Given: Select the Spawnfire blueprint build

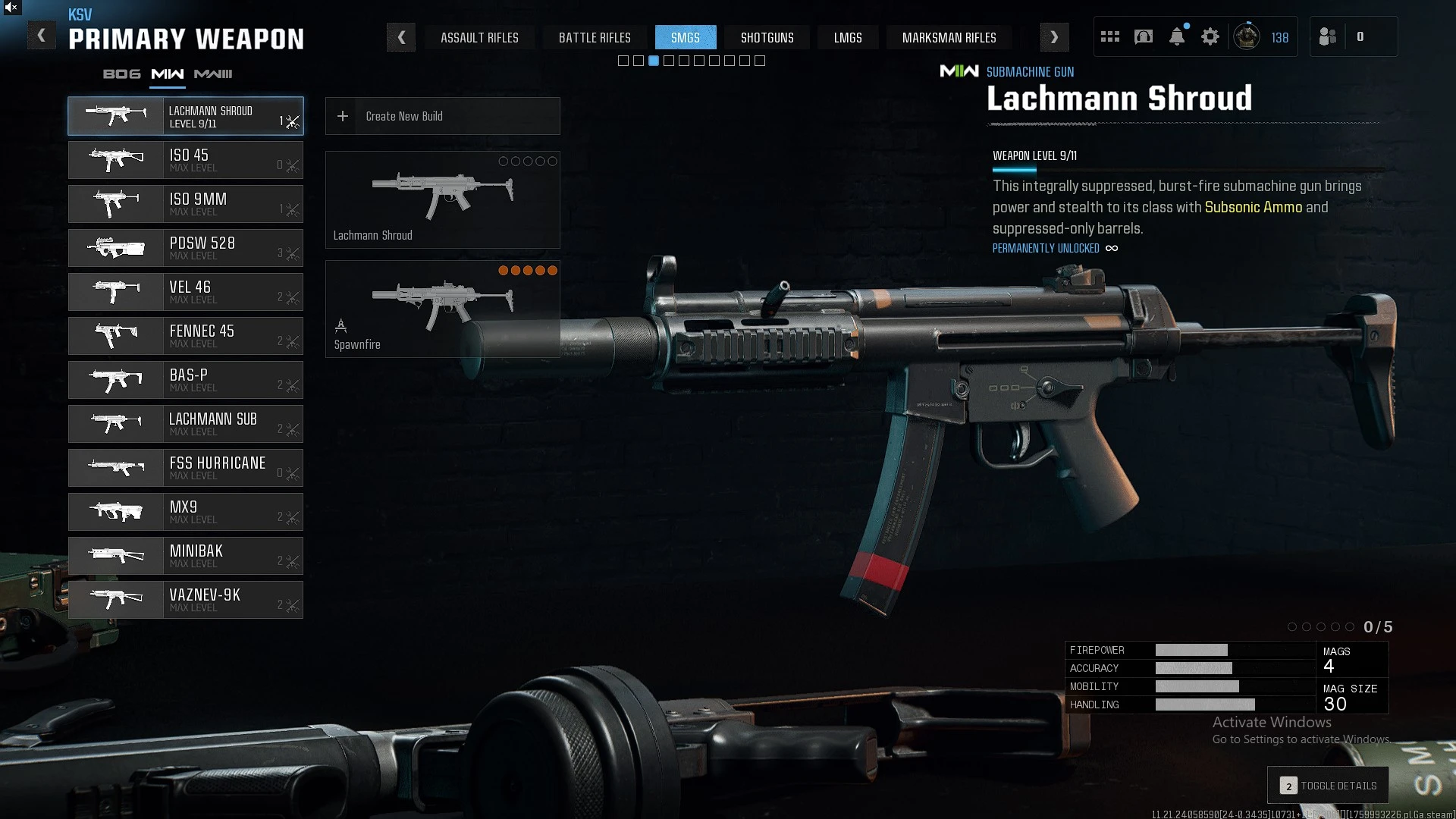Looking at the screenshot, I should 442,309.
